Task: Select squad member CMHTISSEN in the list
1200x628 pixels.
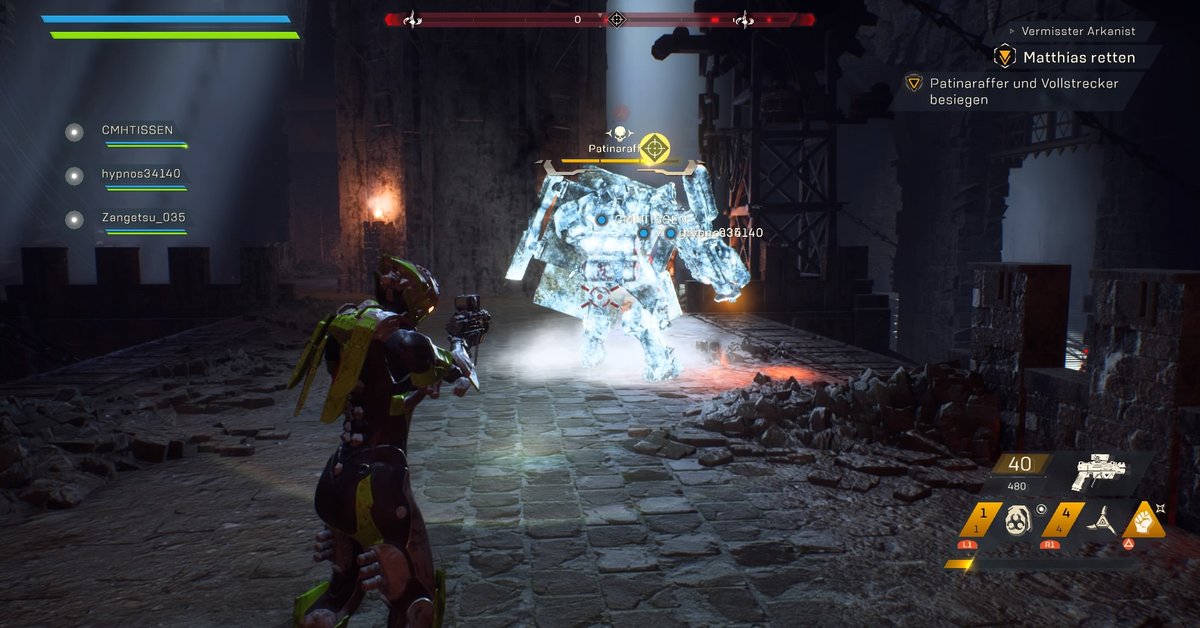Action: click(x=137, y=131)
